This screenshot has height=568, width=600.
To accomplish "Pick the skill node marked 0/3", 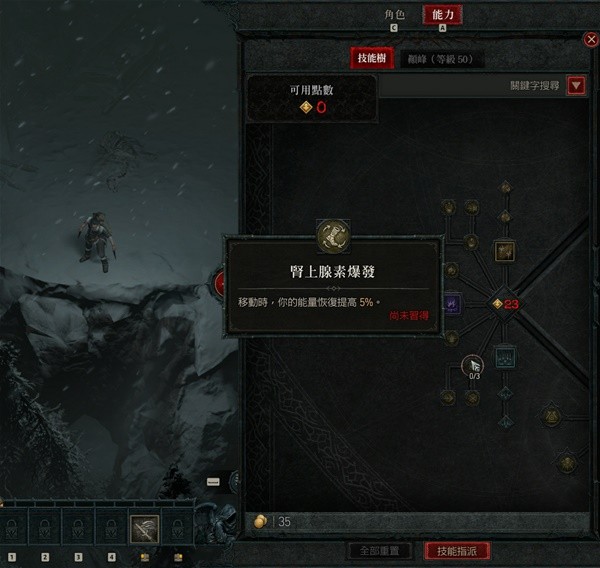I will [x=471, y=365].
